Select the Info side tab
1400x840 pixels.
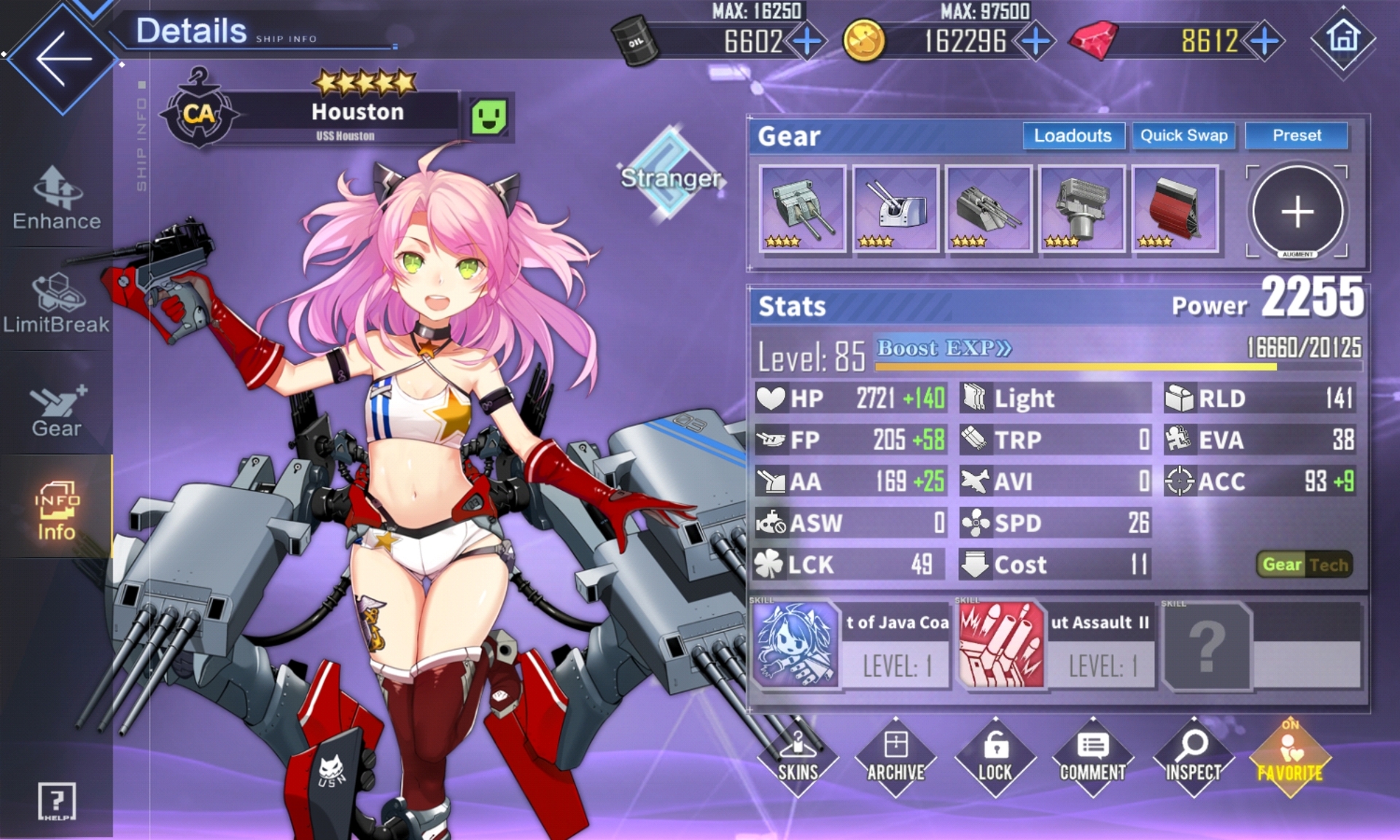[x=56, y=510]
